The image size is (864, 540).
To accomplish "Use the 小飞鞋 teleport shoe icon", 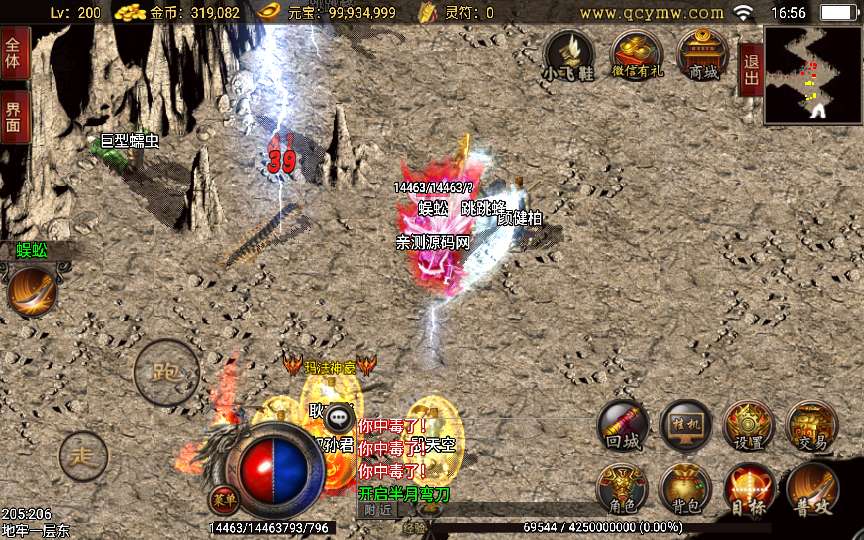I will tap(569, 54).
